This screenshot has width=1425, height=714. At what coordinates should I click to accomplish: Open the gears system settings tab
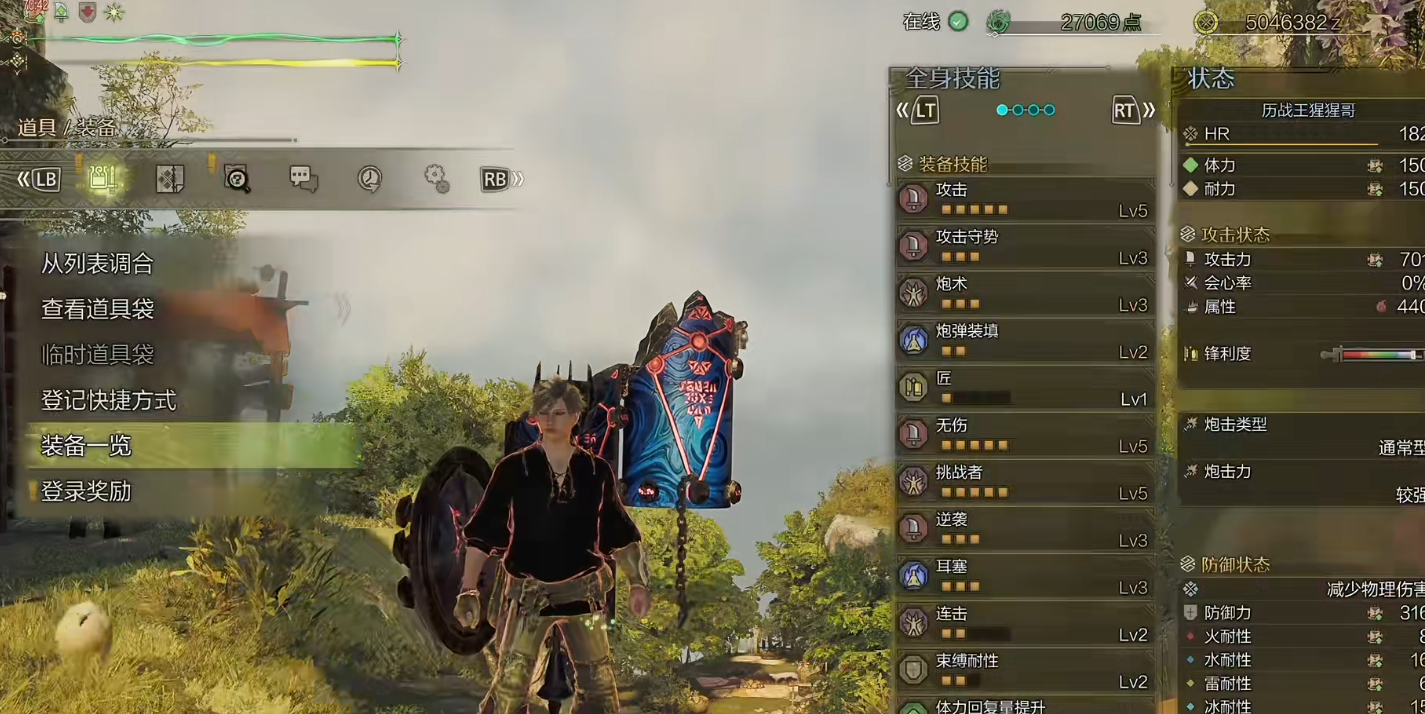[x=436, y=179]
